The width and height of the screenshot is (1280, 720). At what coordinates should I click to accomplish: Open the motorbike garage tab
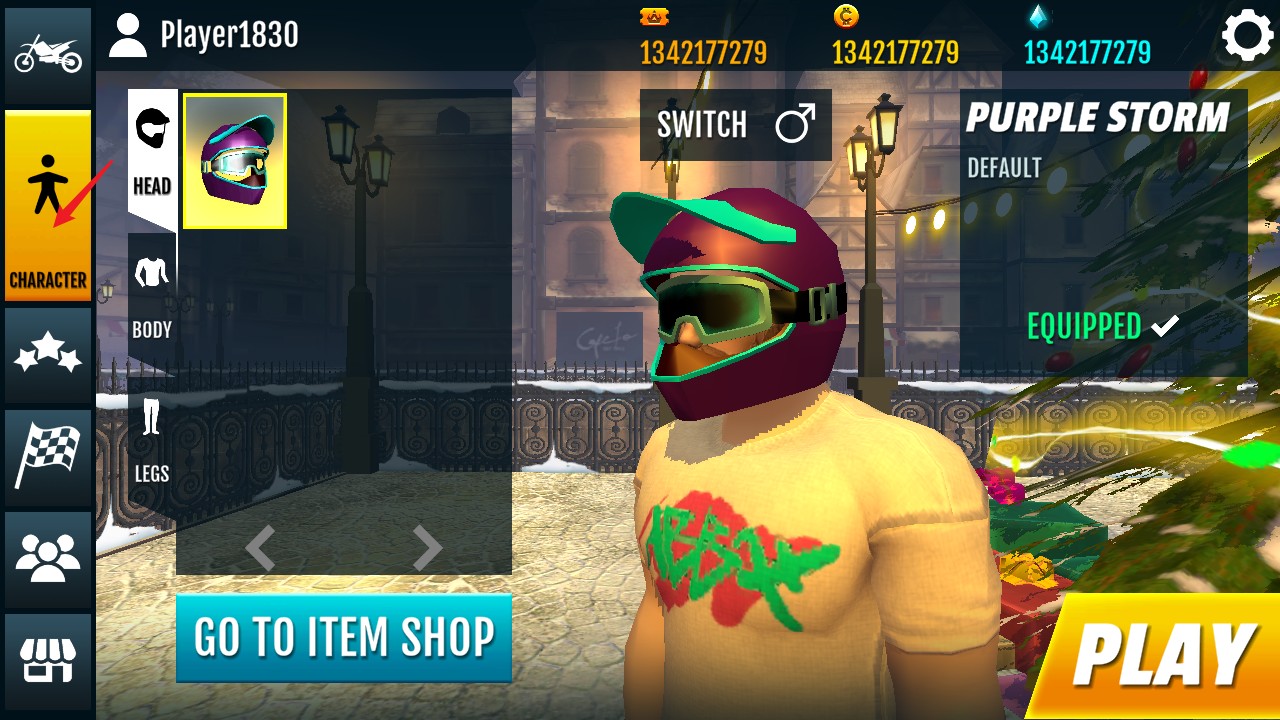click(47, 55)
